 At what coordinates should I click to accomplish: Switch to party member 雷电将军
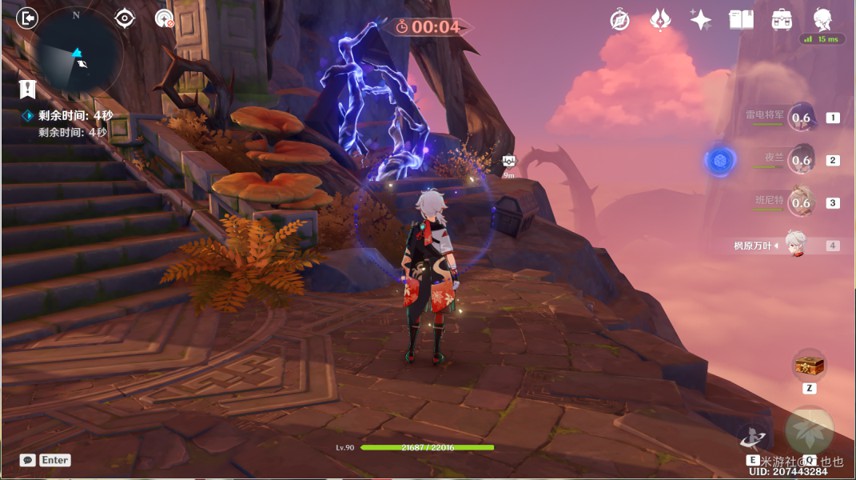tap(800, 117)
